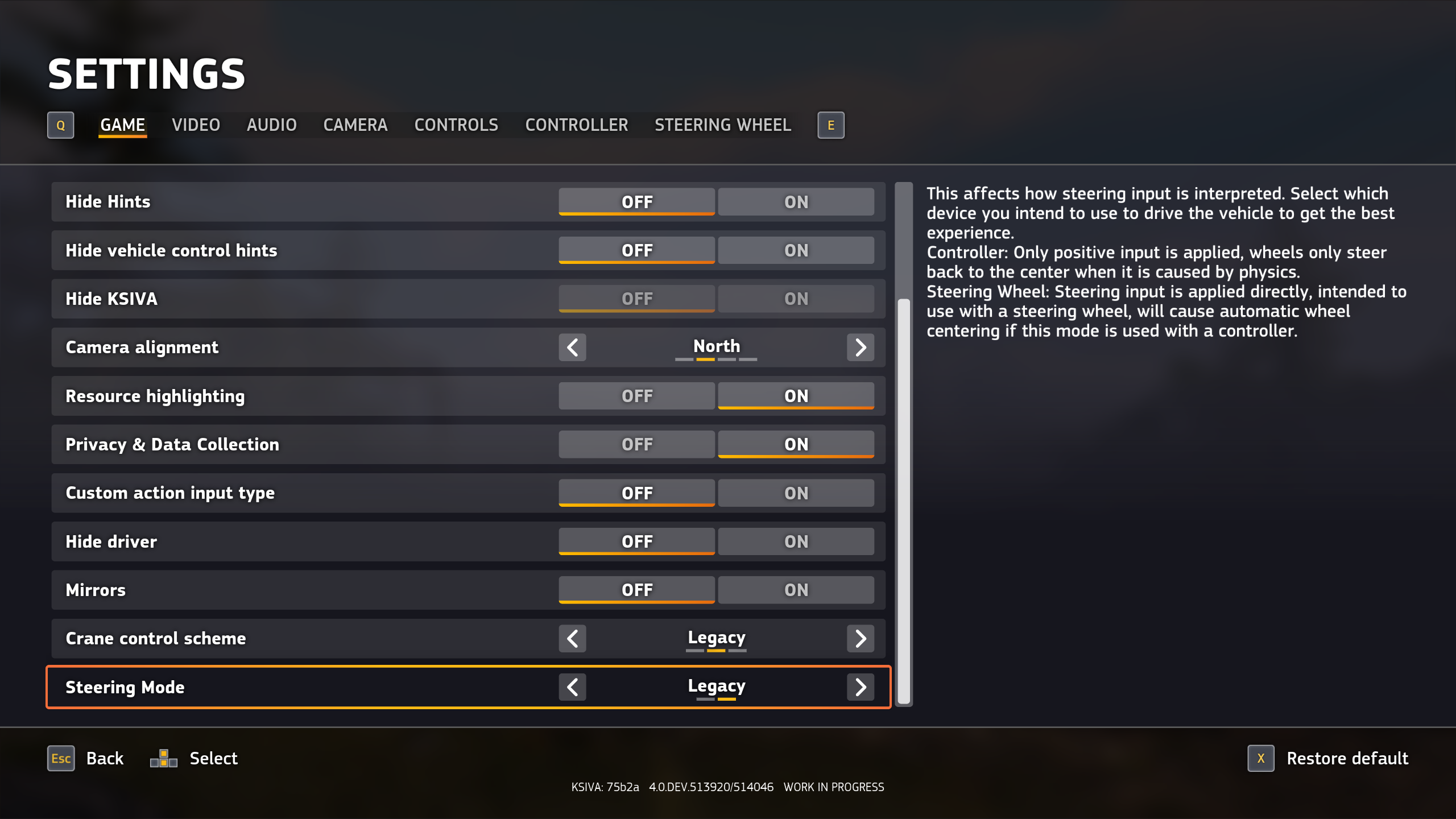Turn Hide Hints ON
The height and width of the screenshot is (819, 1456).
(x=796, y=202)
